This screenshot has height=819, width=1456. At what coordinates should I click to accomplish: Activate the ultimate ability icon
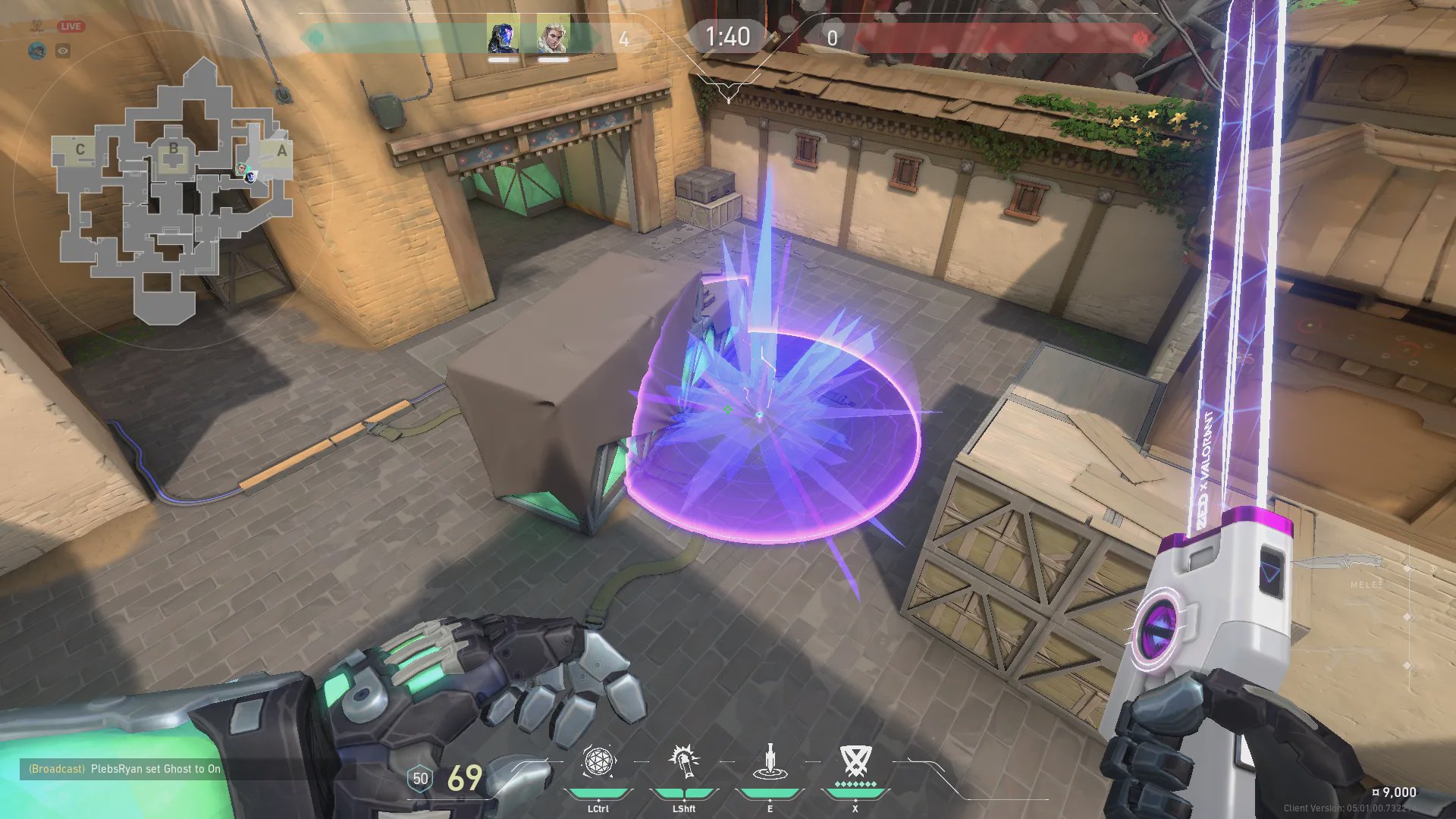[x=855, y=761]
